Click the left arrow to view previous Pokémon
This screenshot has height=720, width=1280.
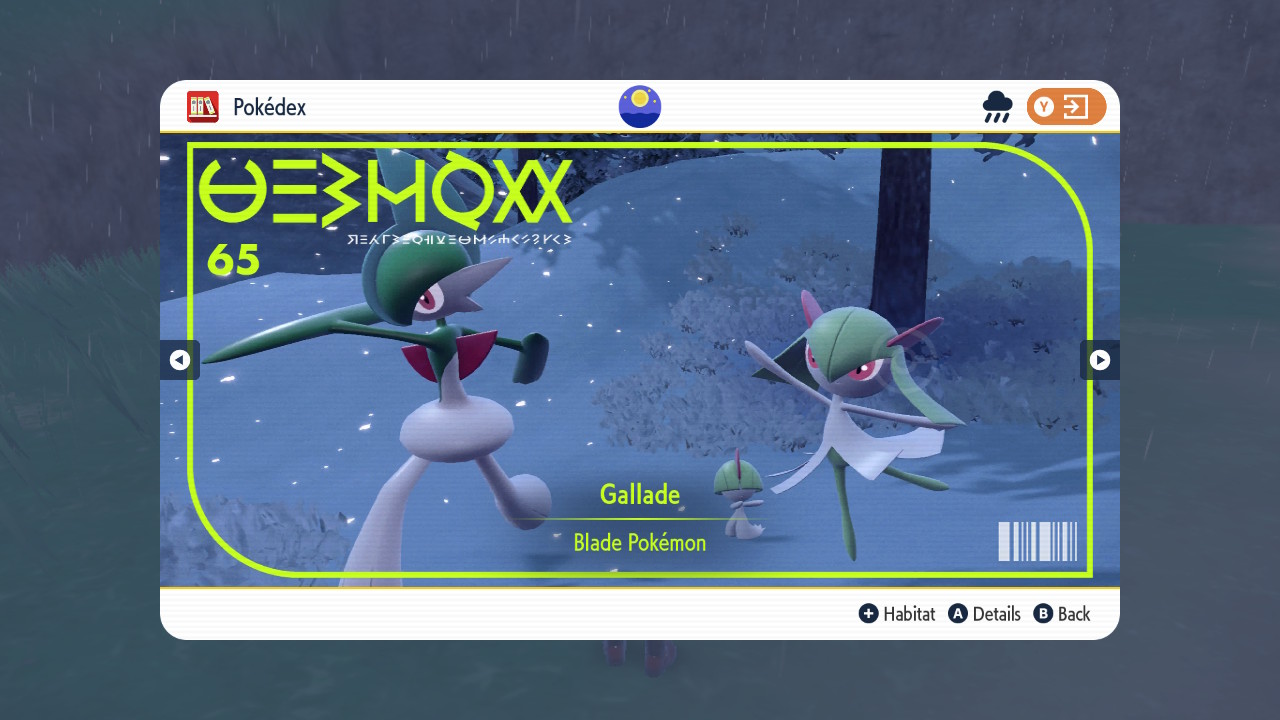pyautogui.click(x=180, y=359)
